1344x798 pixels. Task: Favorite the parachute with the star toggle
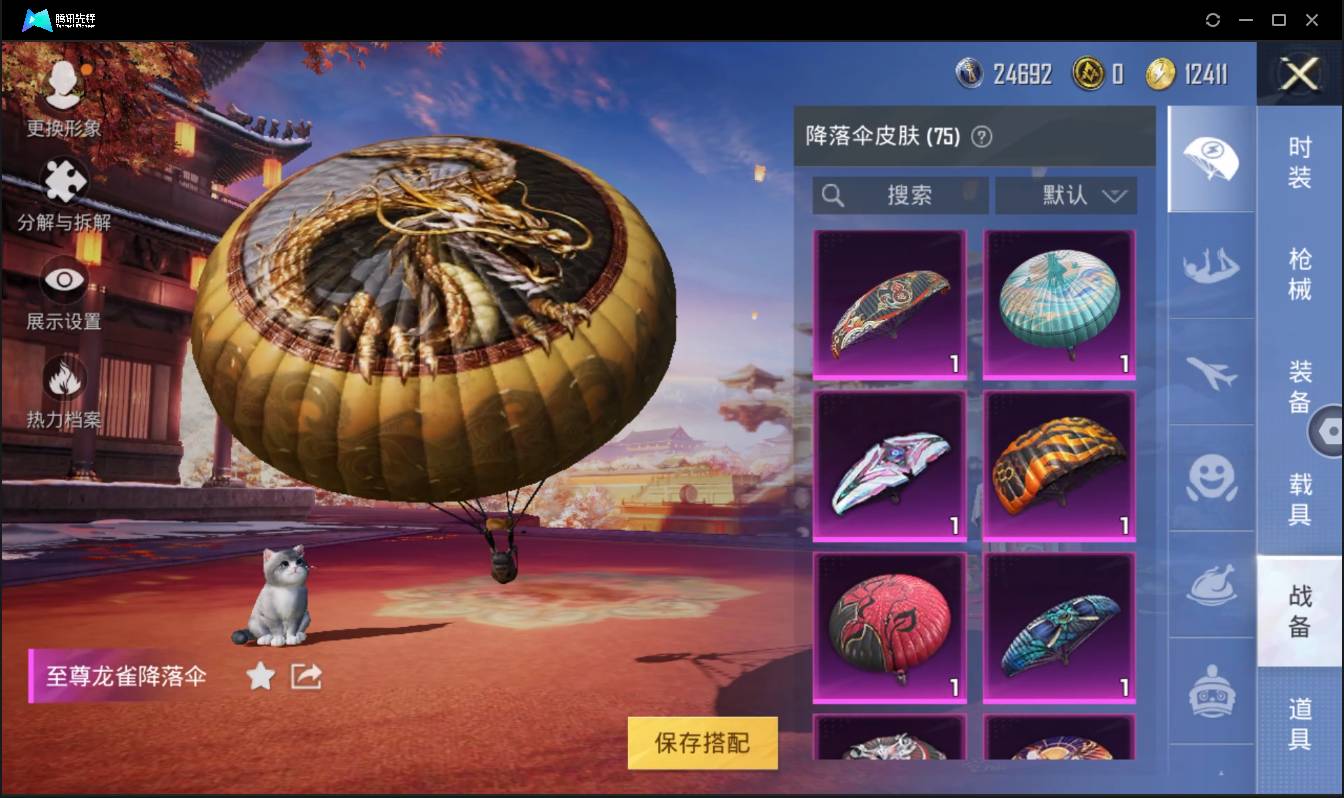coord(260,676)
